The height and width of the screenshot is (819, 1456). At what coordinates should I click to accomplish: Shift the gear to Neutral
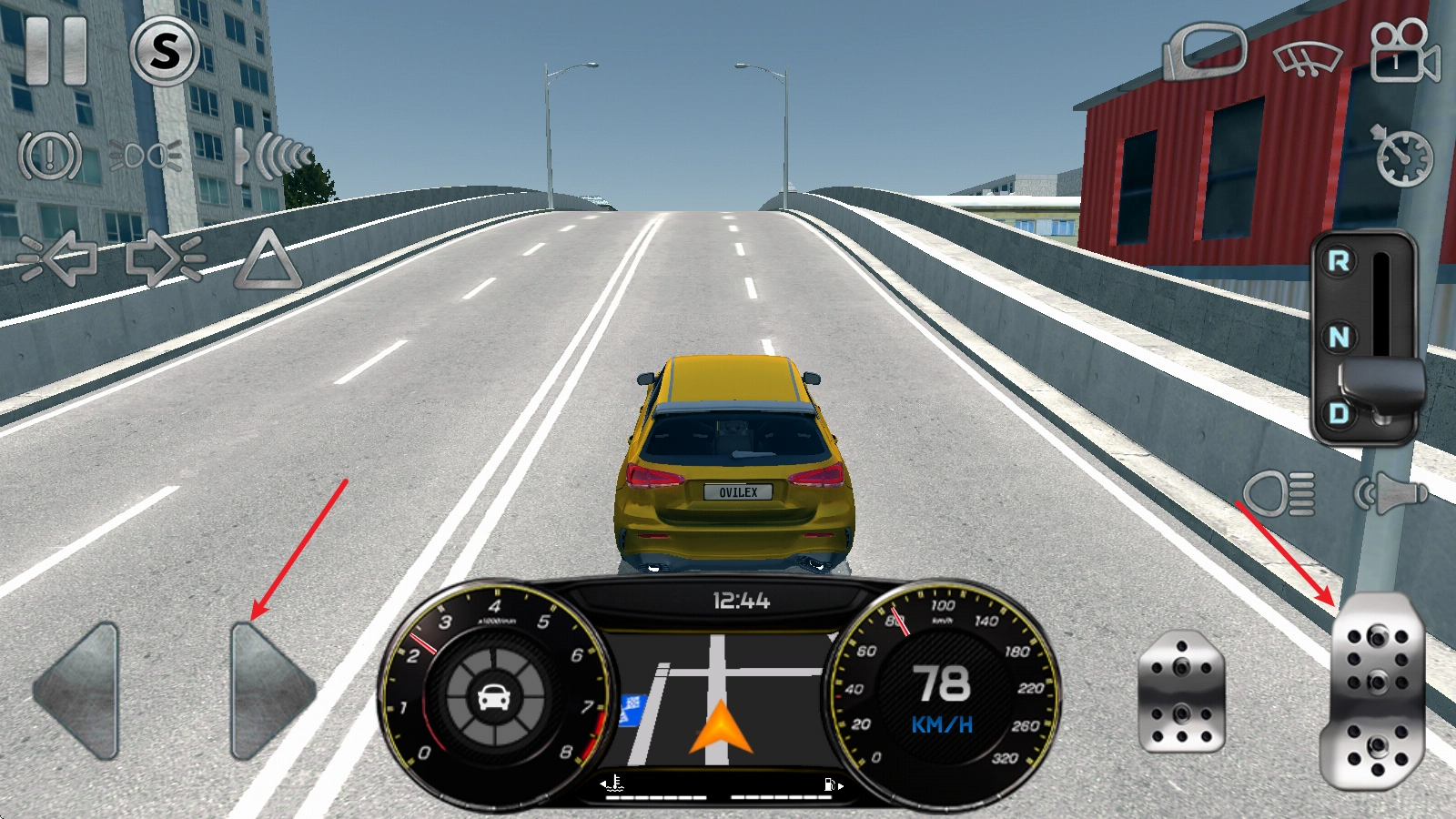coord(1339,338)
